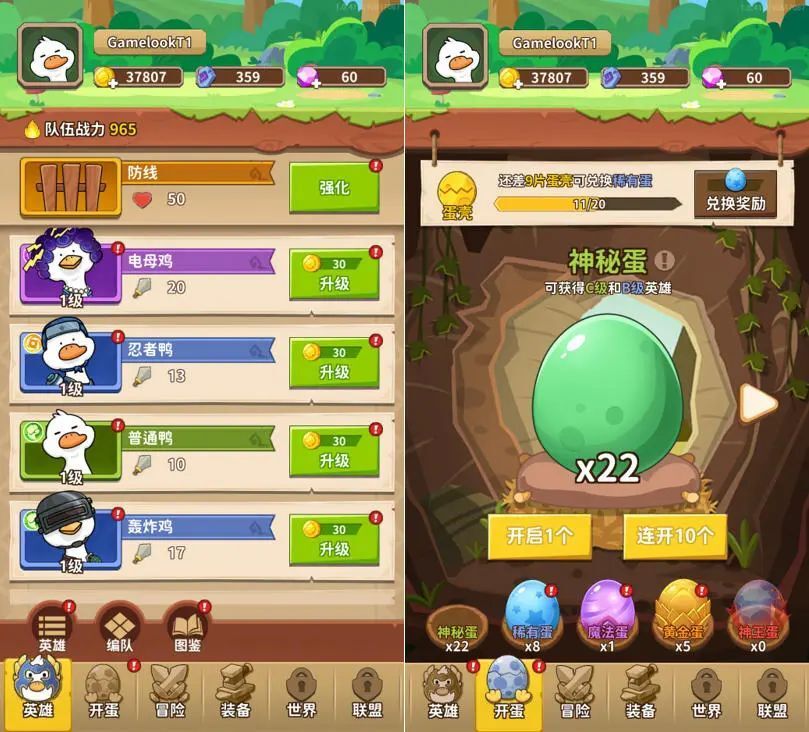The image size is (809, 732).
Task: Upgrade 忍者鸭 with the 升级 button
Action: point(334,362)
